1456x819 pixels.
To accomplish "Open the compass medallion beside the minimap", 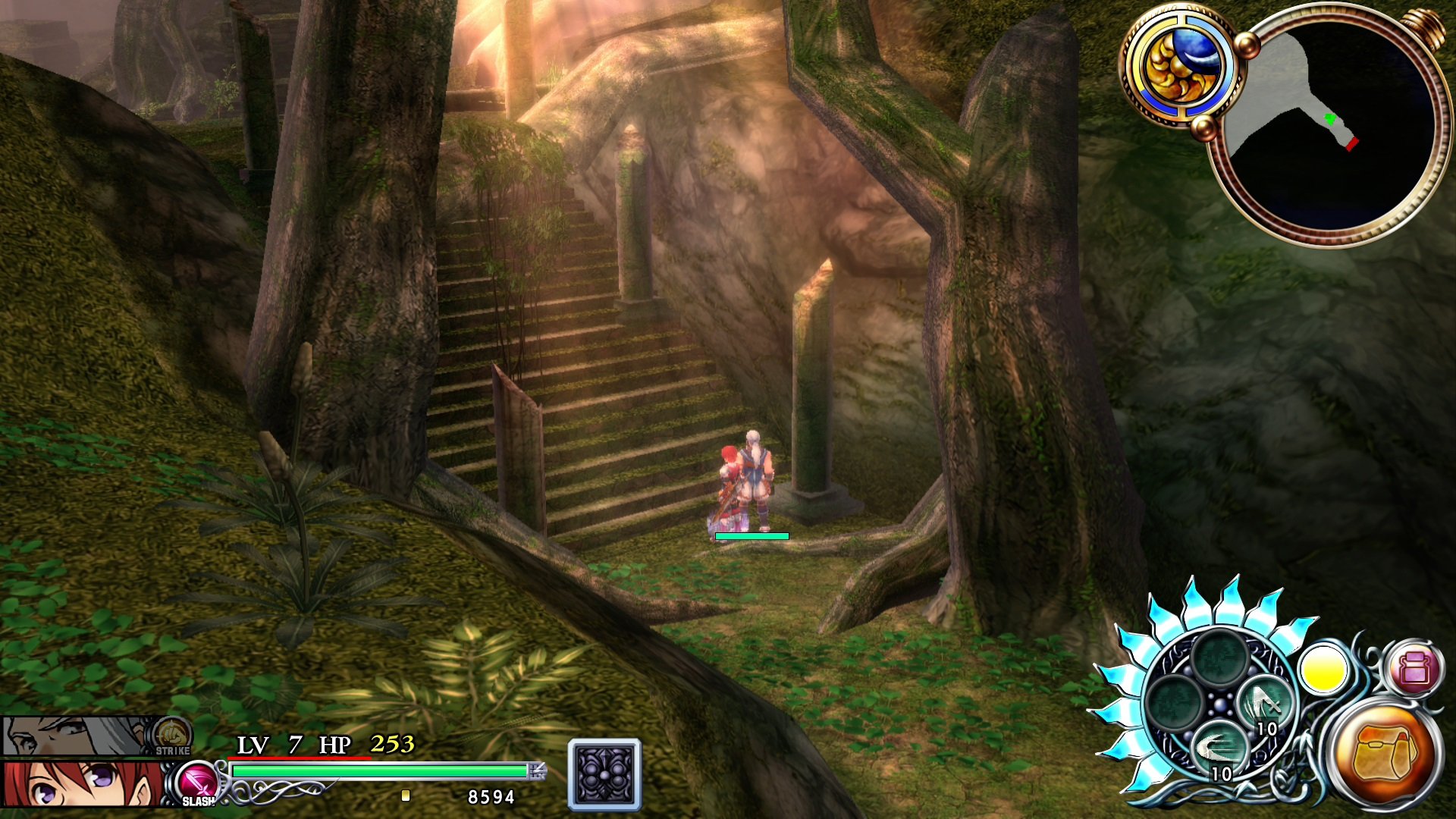I will point(1181,68).
